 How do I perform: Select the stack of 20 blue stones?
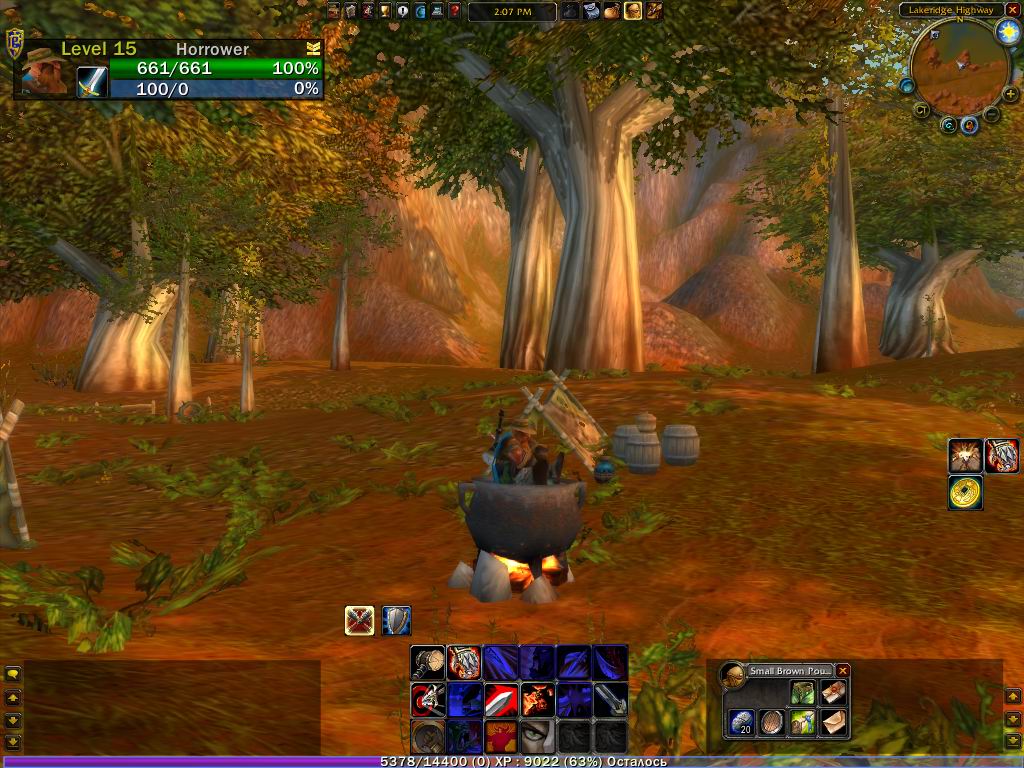741,722
